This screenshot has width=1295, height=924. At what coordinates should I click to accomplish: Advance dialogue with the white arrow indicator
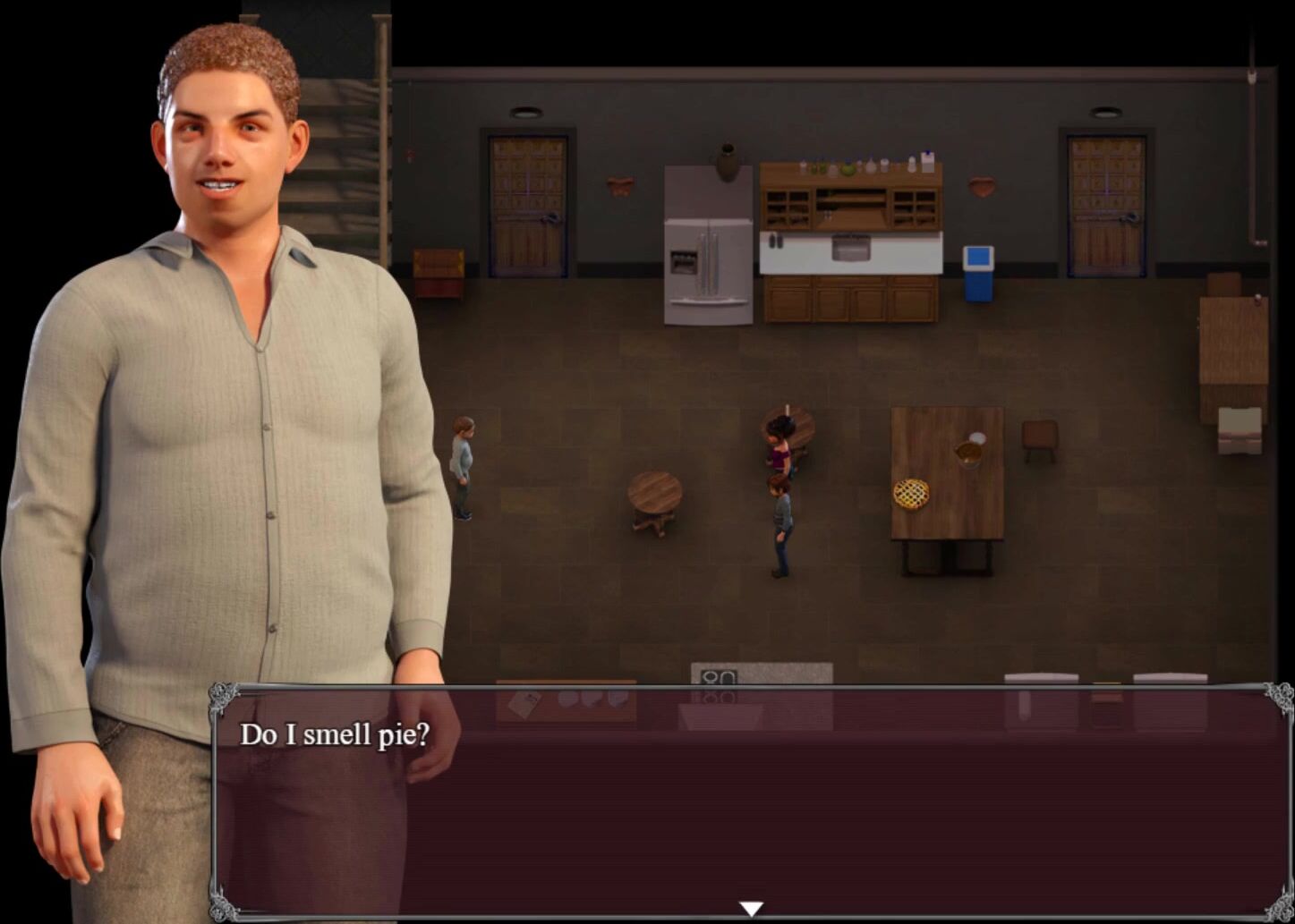pyautogui.click(x=751, y=909)
